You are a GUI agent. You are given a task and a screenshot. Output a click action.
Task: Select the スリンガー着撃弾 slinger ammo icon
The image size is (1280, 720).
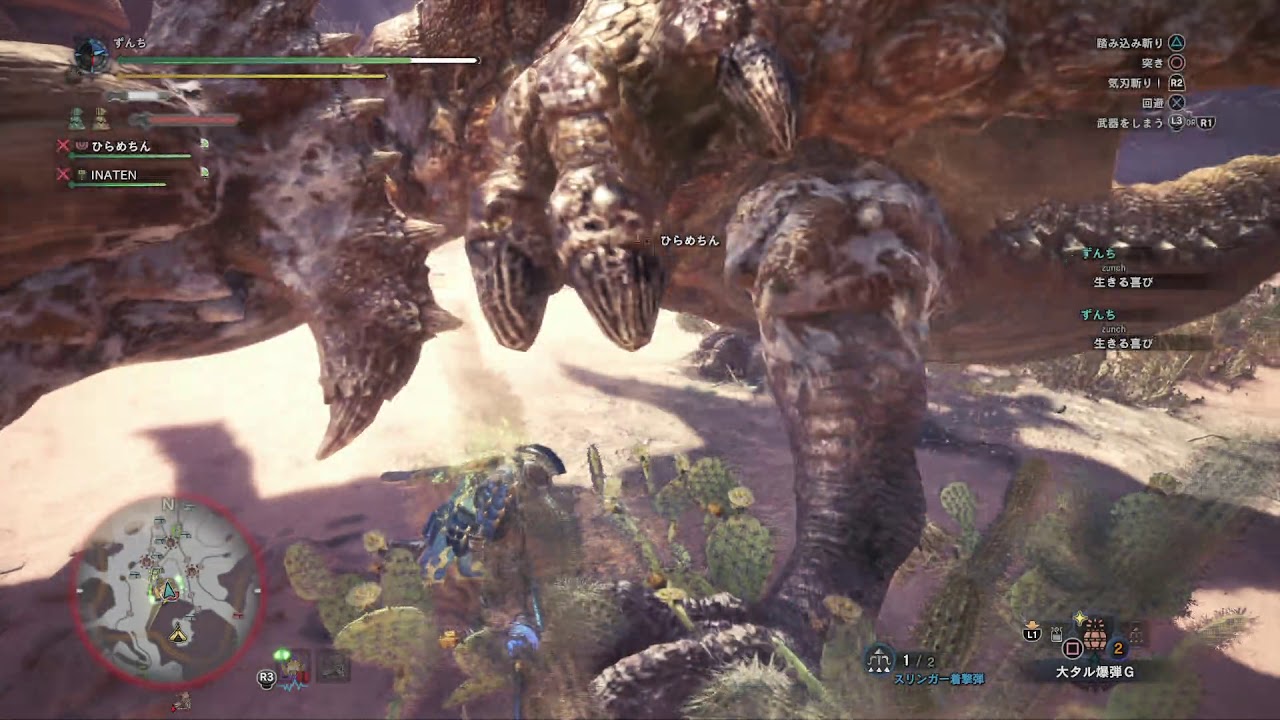[x=880, y=659]
